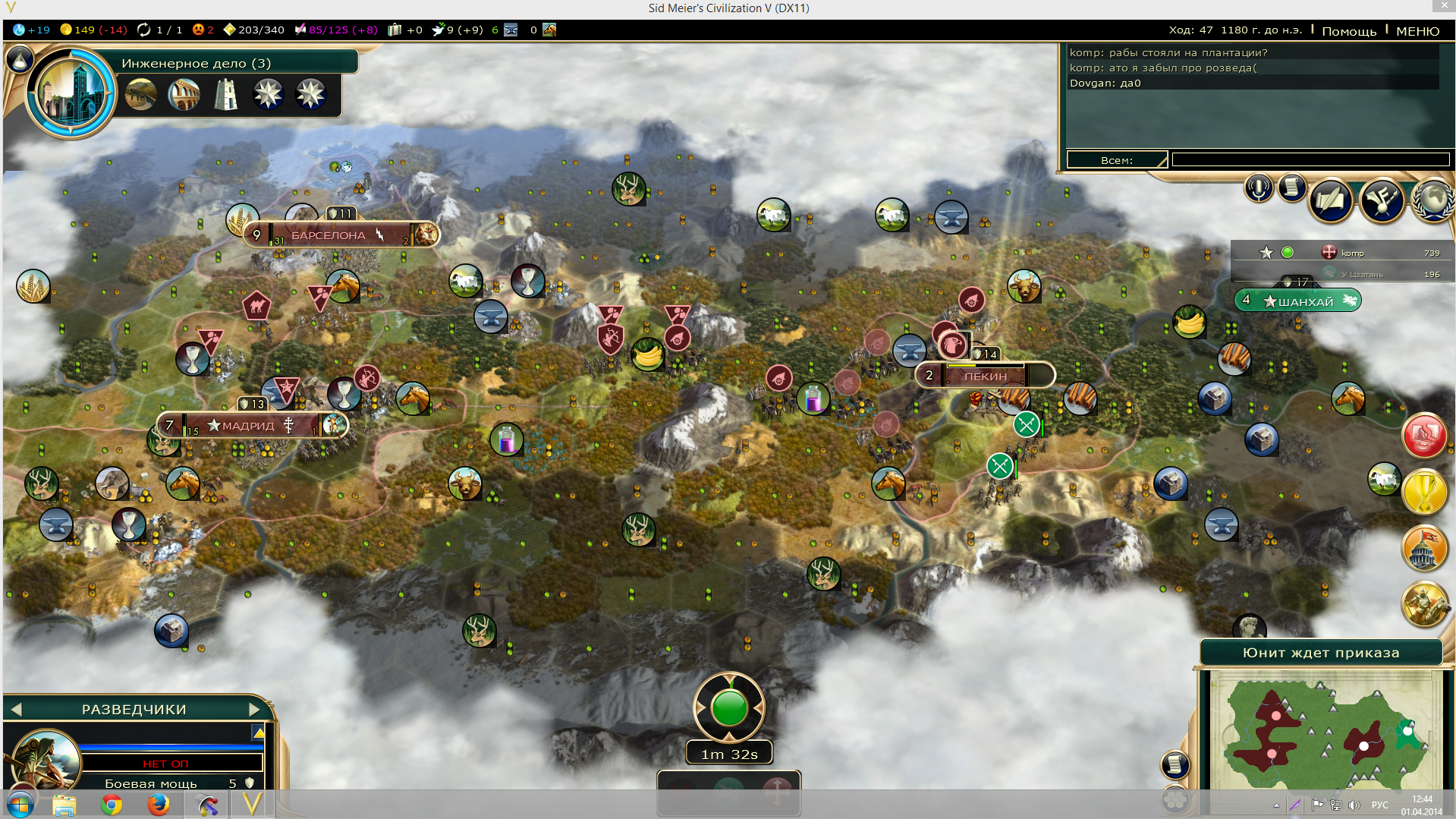Open Google Chrome from the taskbar
Screen dimensions: 1456x819
tap(112, 805)
